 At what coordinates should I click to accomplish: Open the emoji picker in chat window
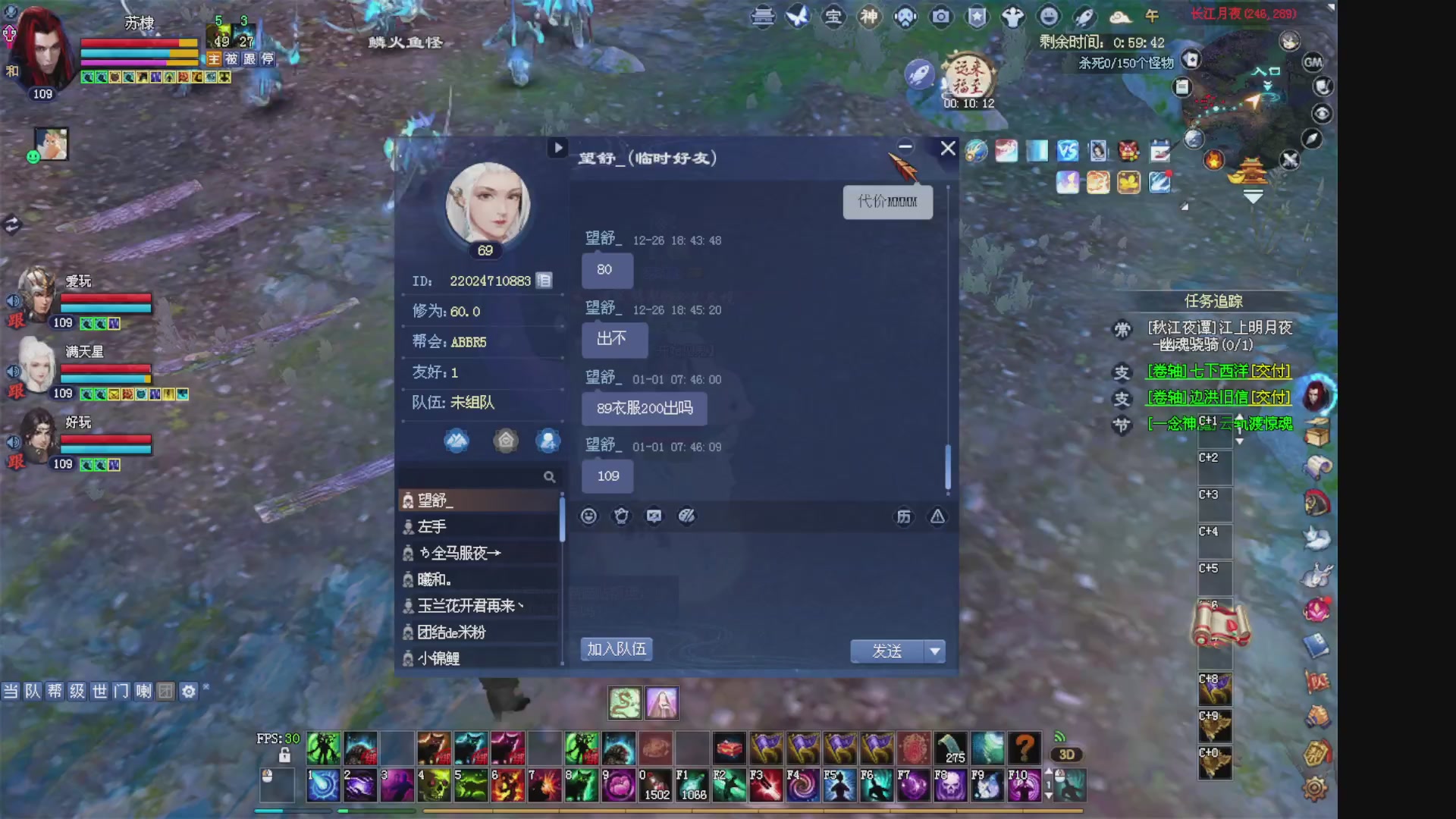[x=588, y=516]
